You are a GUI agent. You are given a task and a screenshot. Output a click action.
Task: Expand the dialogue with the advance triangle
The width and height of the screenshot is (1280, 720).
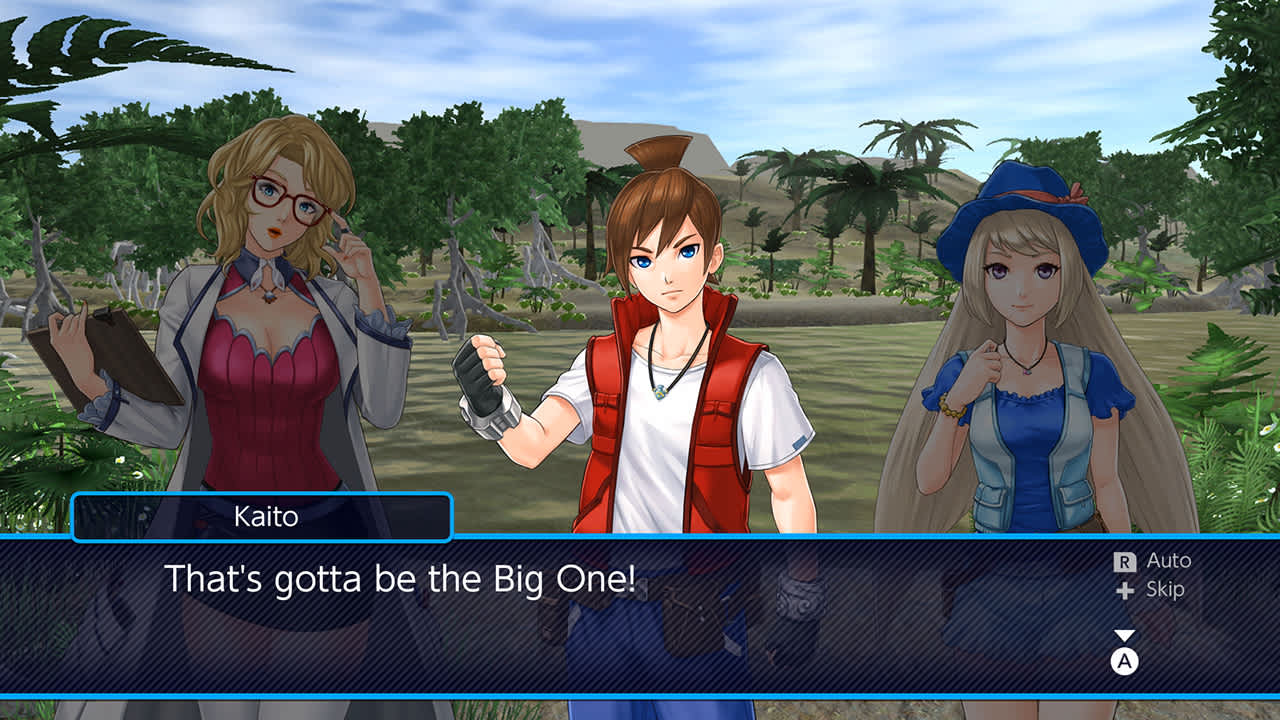click(1126, 634)
